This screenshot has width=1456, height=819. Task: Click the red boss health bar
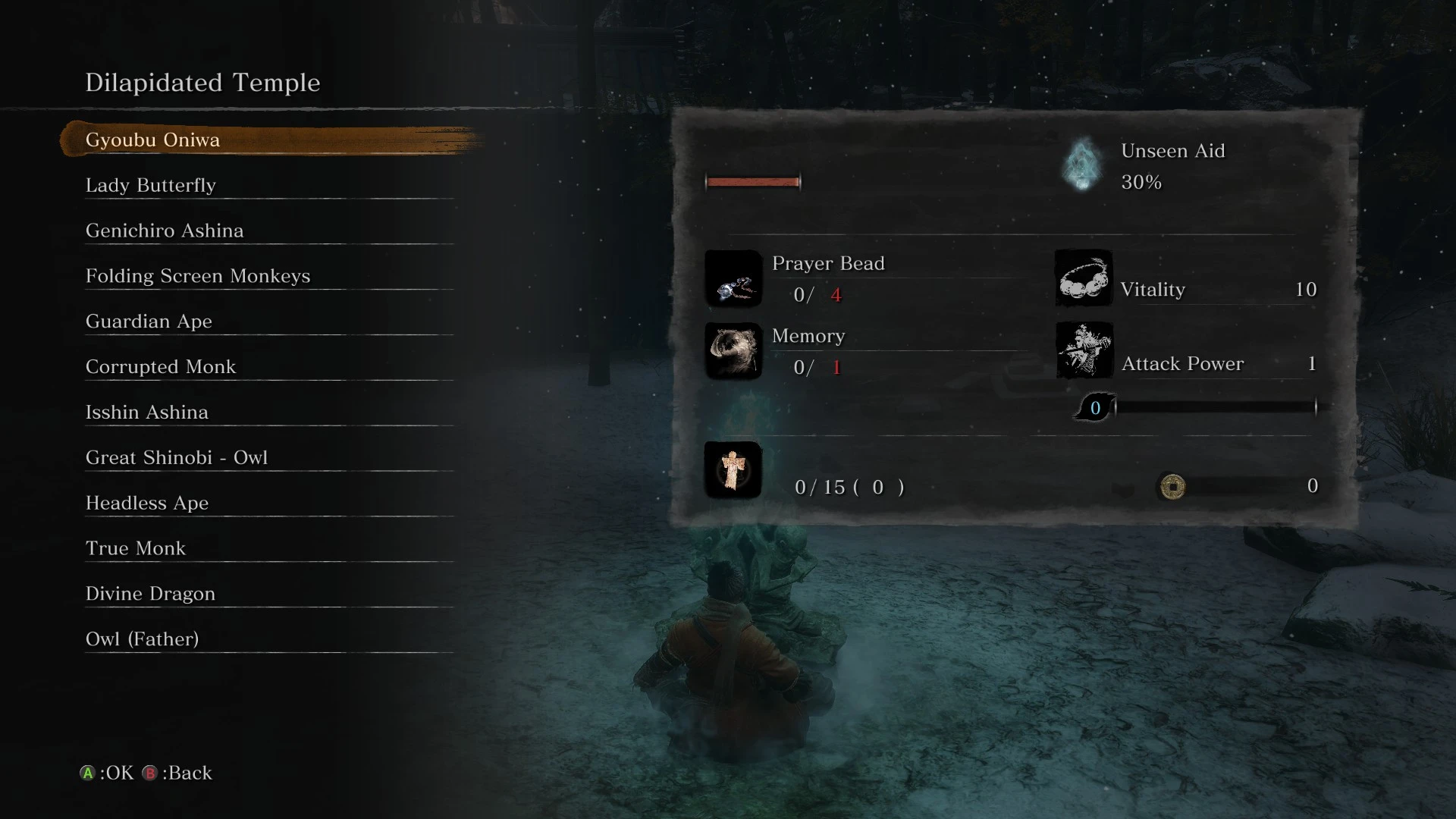coord(752,182)
